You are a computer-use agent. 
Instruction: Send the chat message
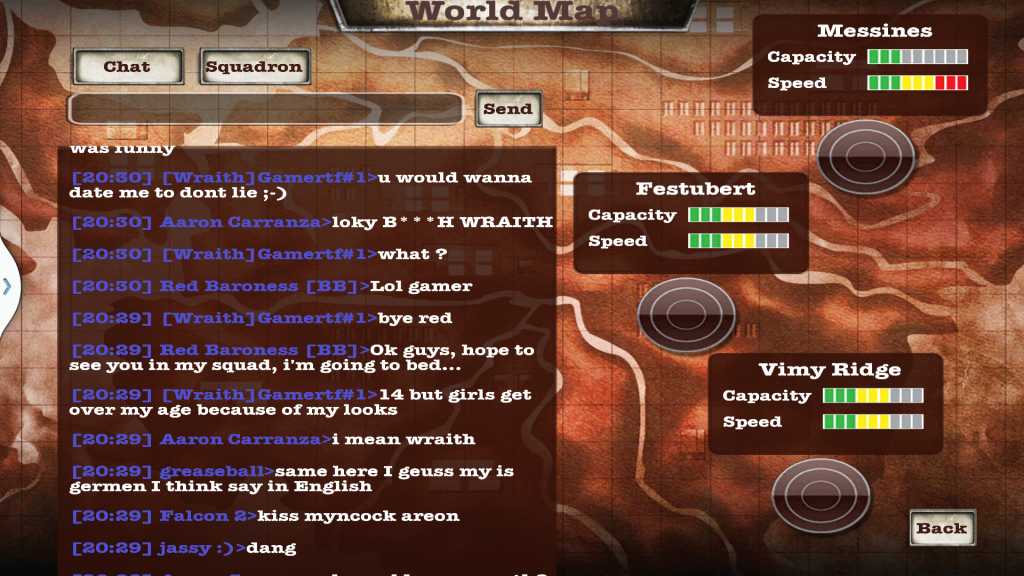click(x=508, y=109)
